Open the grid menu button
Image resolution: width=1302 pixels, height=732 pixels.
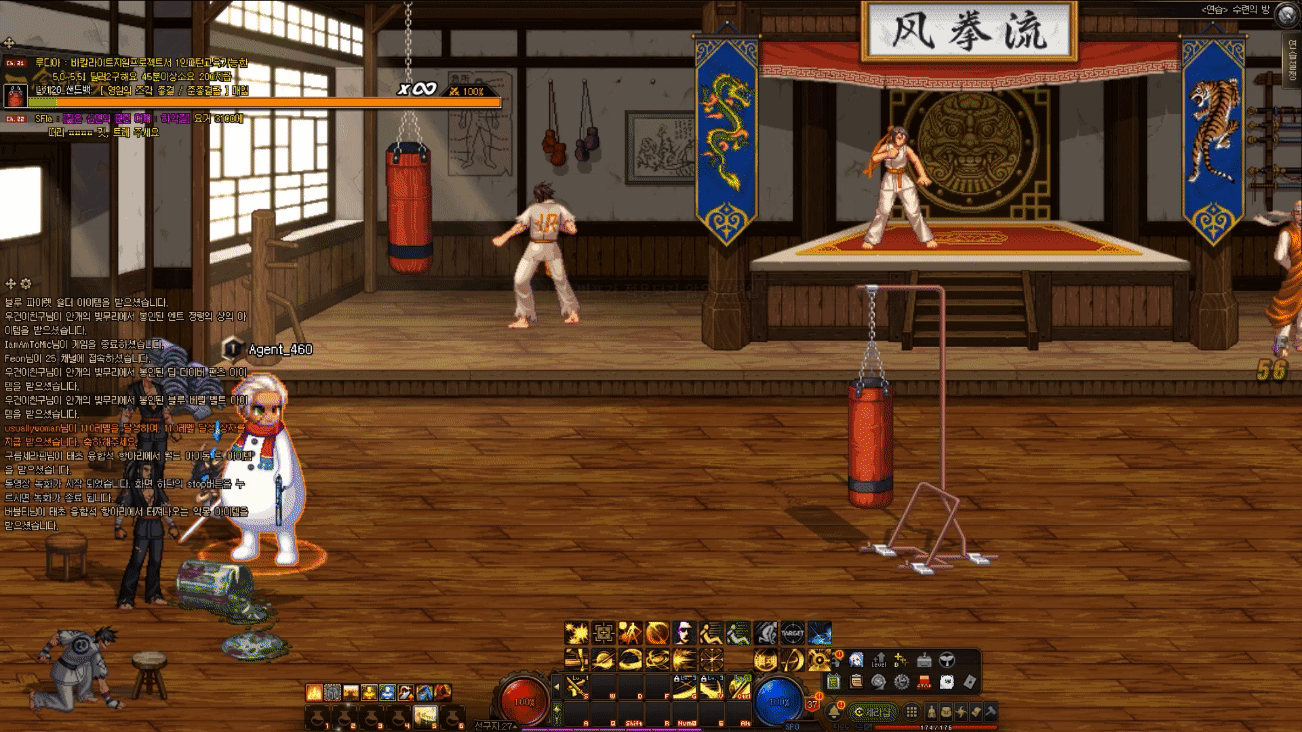[911, 712]
